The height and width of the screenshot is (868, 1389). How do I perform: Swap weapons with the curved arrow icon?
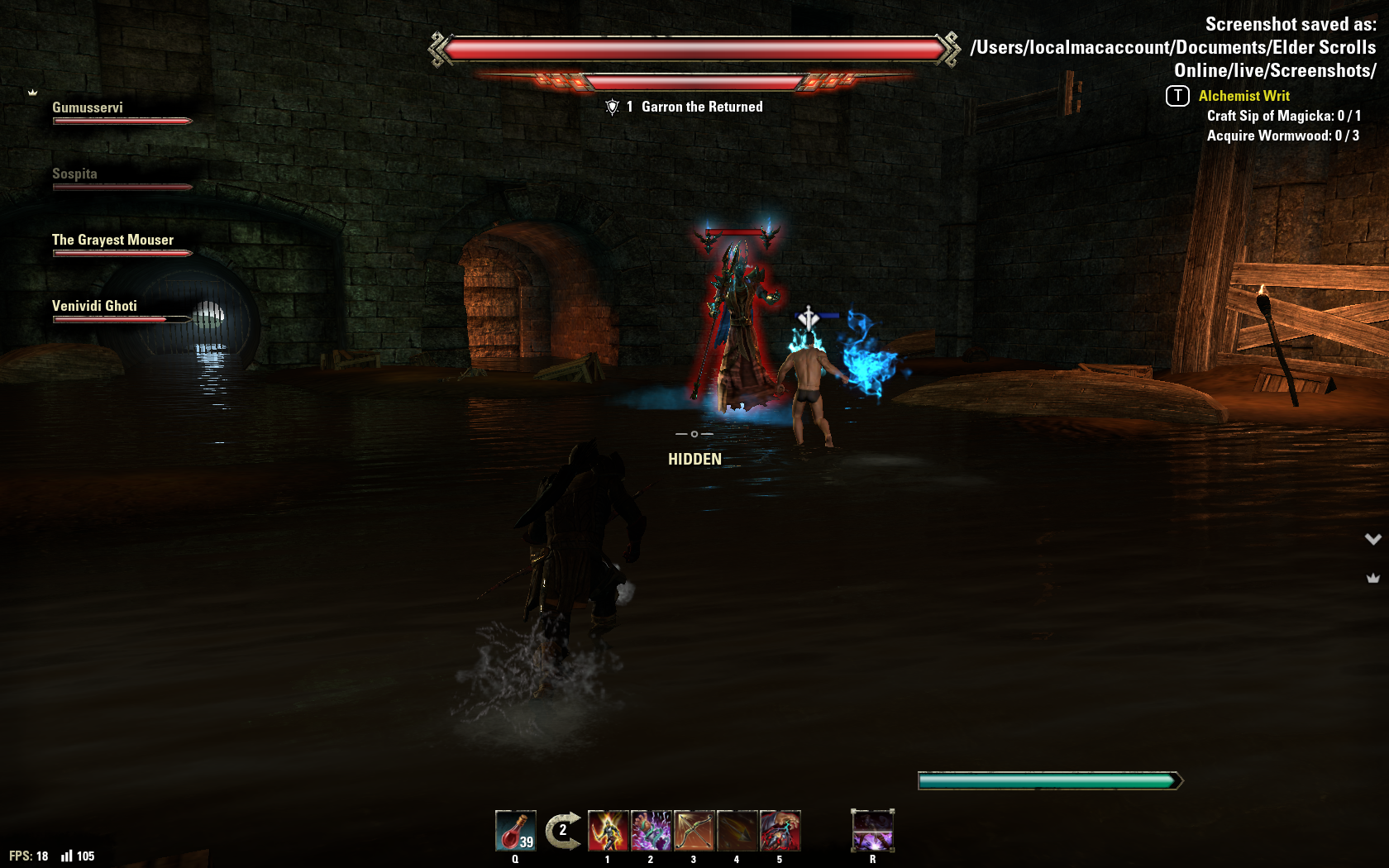pyautogui.click(x=563, y=831)
